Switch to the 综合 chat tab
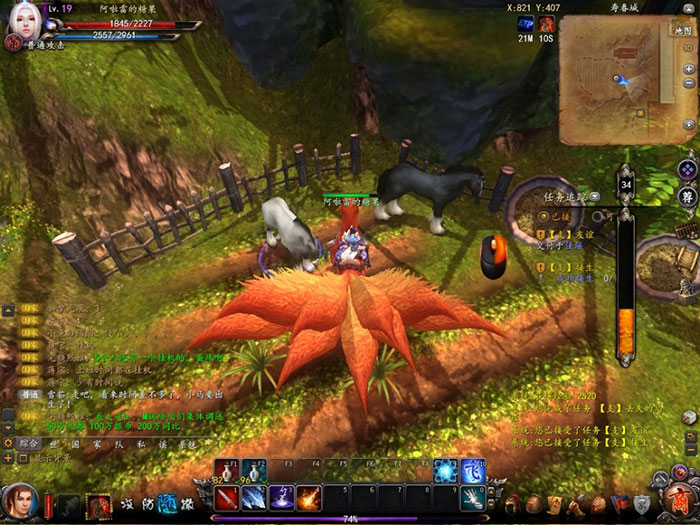 click(x=29, y=442)
